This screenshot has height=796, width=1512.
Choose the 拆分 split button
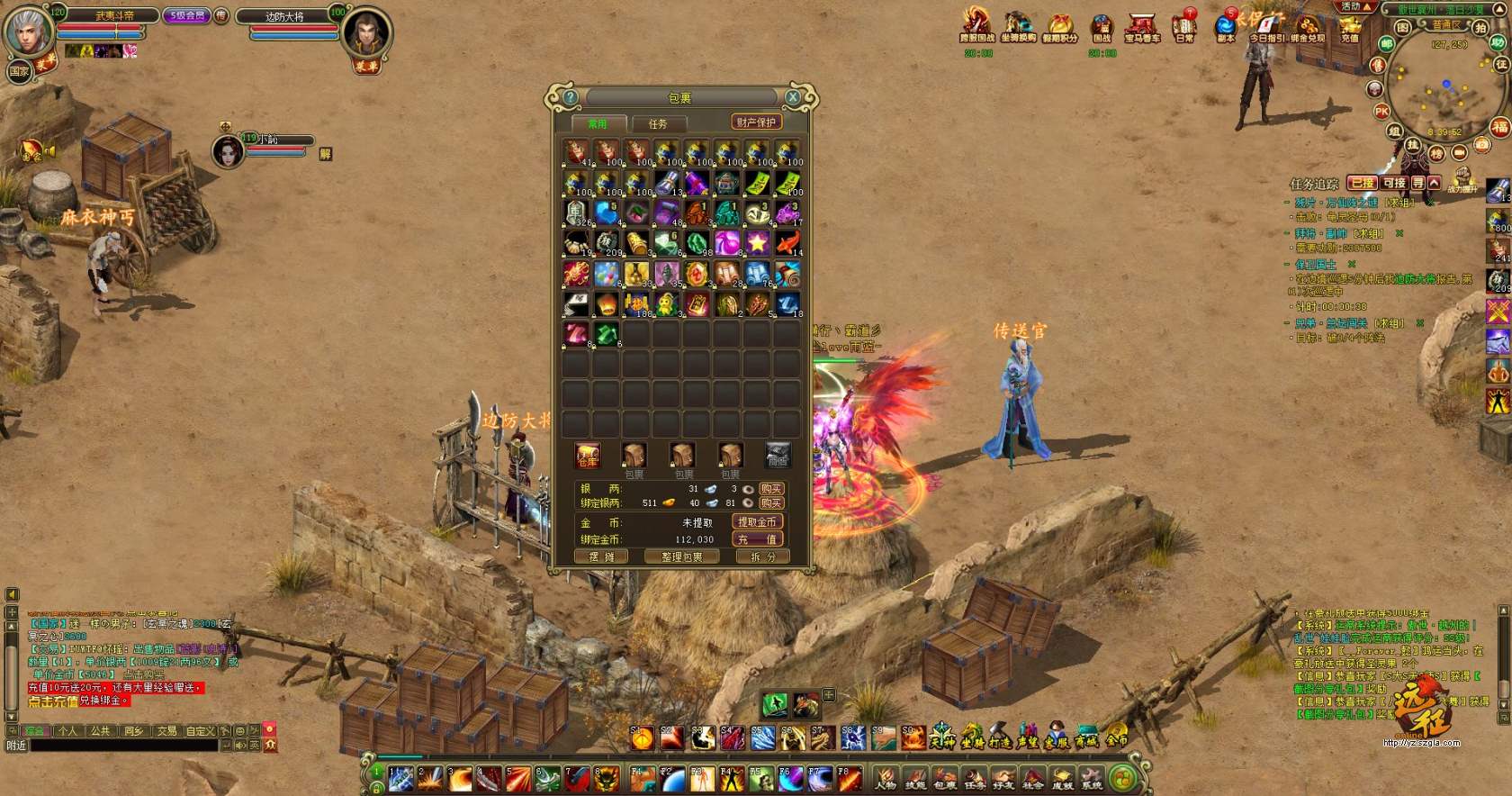click(x=762, y=556)
